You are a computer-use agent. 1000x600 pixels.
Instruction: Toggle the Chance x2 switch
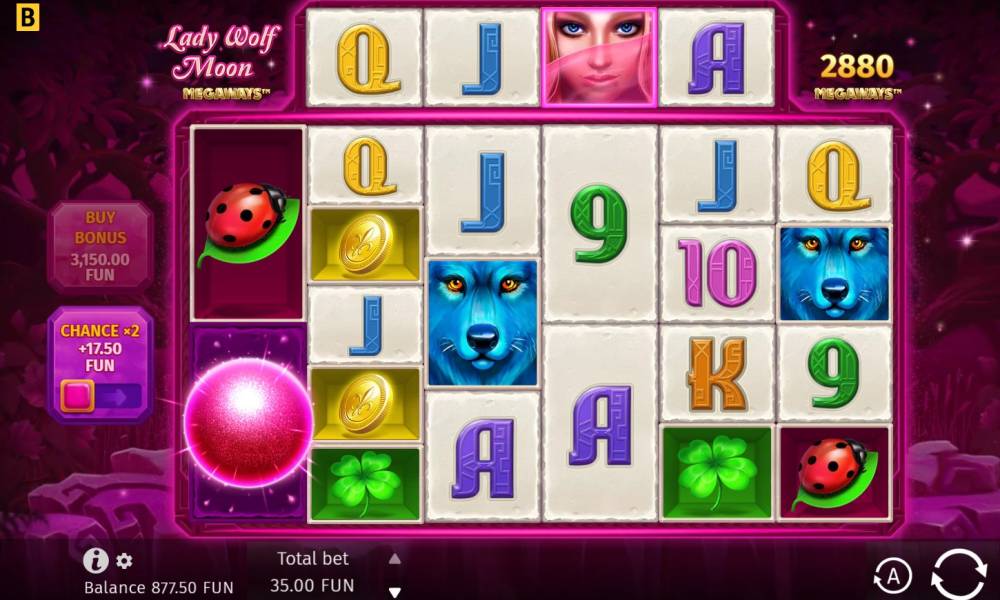coord(100,395)
